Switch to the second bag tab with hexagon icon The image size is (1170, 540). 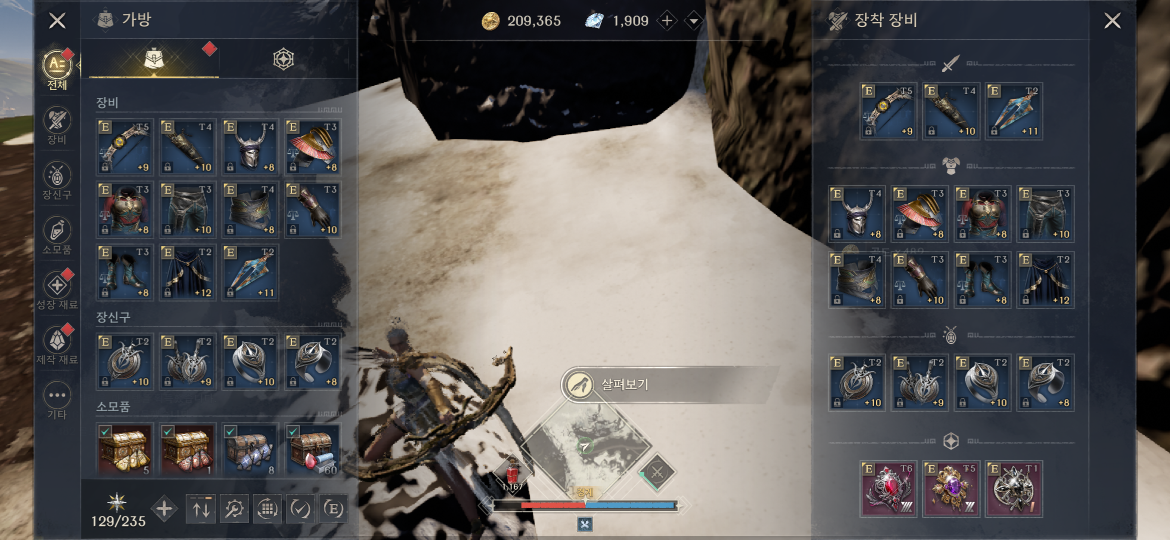click(284, 60)
